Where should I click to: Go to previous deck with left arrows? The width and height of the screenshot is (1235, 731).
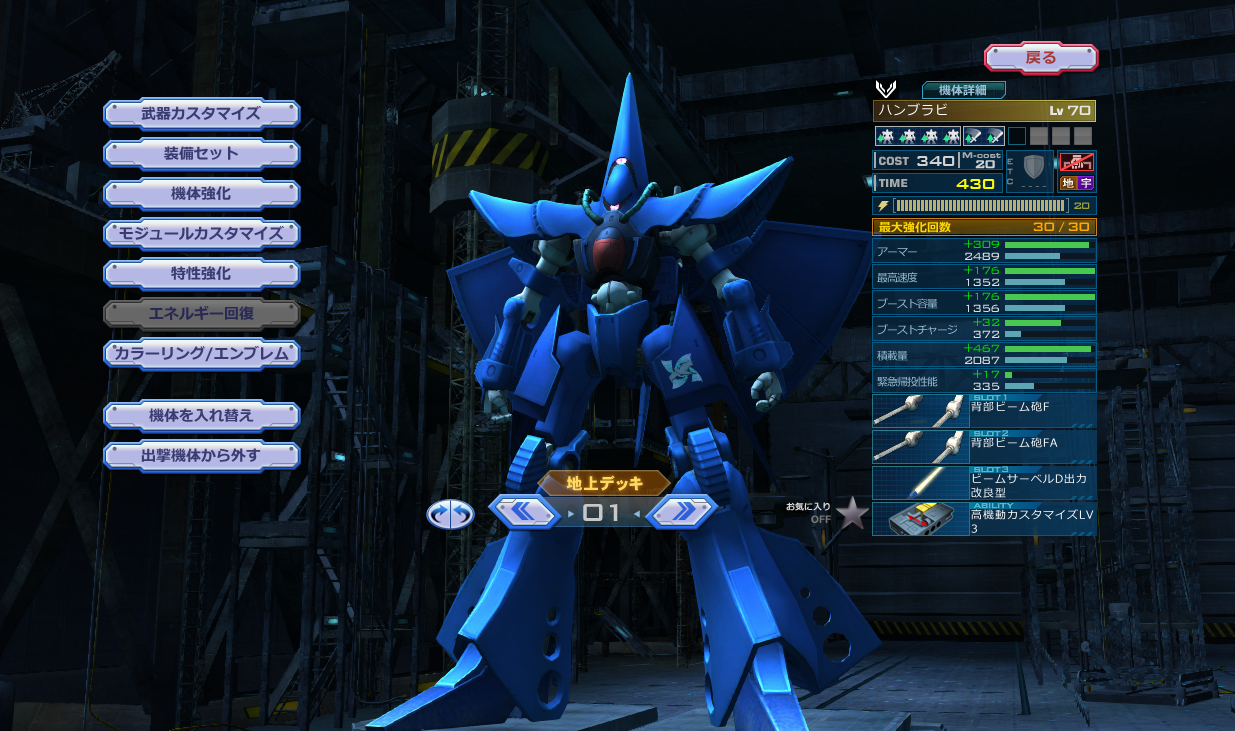click(525, 512)
